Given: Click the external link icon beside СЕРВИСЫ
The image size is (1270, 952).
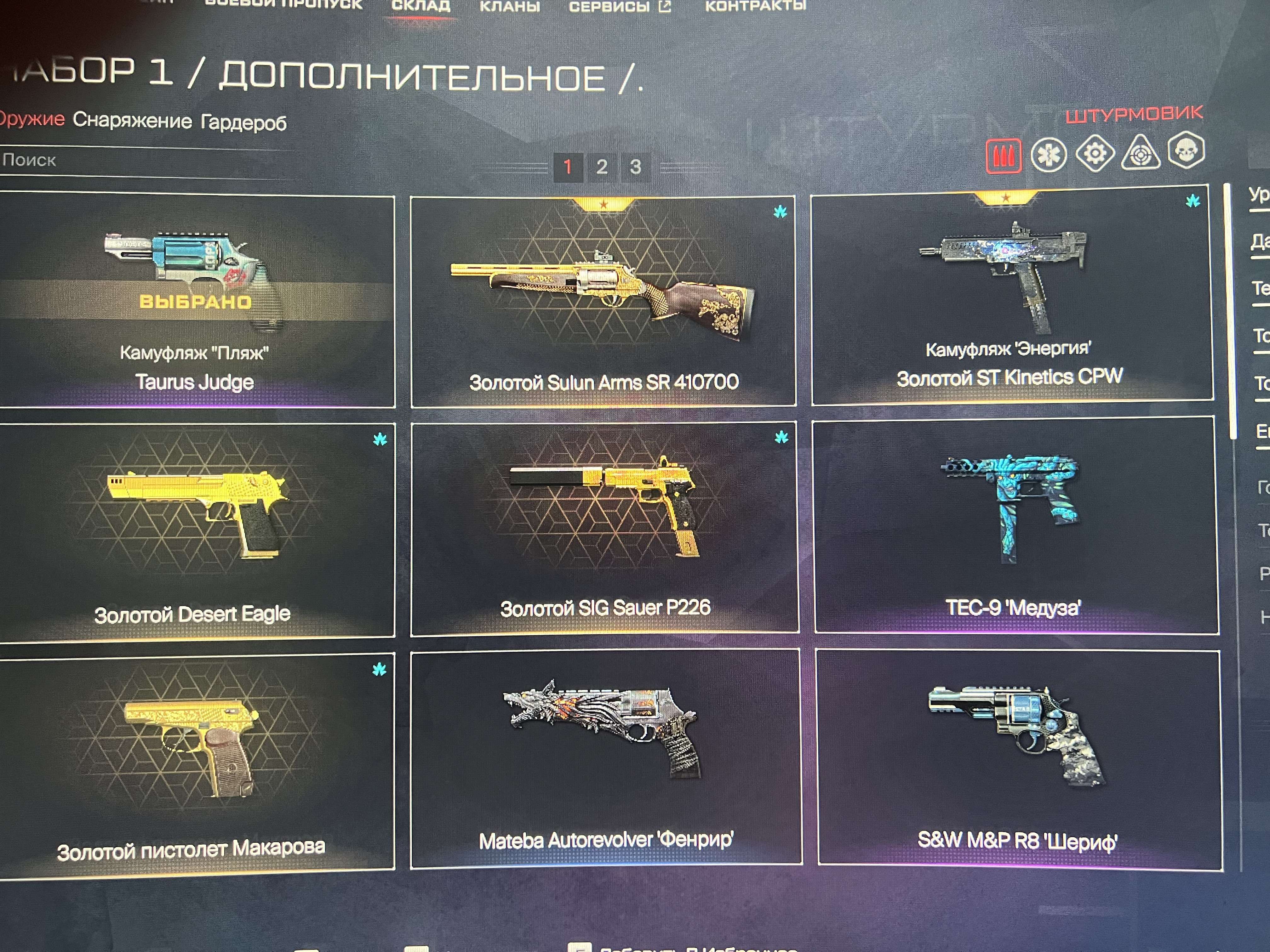Looking at the screenshot, I should (x=665, y=7).
